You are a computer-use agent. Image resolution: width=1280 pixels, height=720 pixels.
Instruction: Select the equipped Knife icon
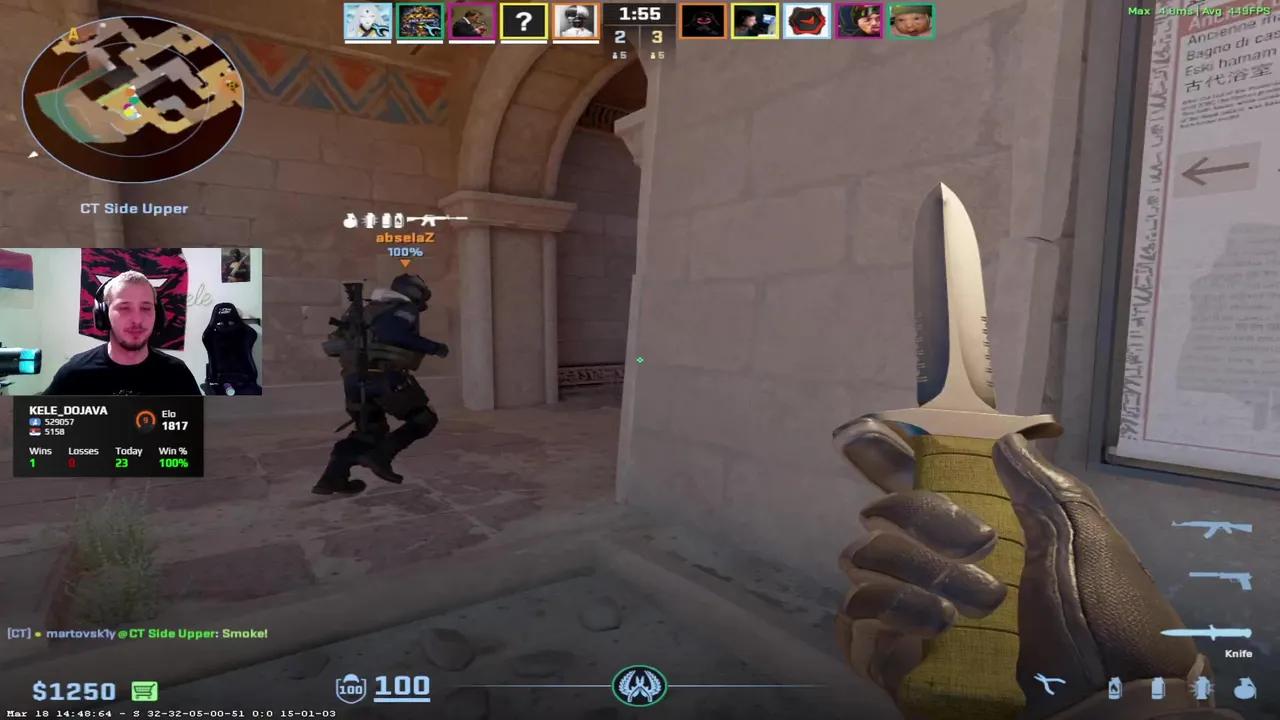(x=1205, y=633)
